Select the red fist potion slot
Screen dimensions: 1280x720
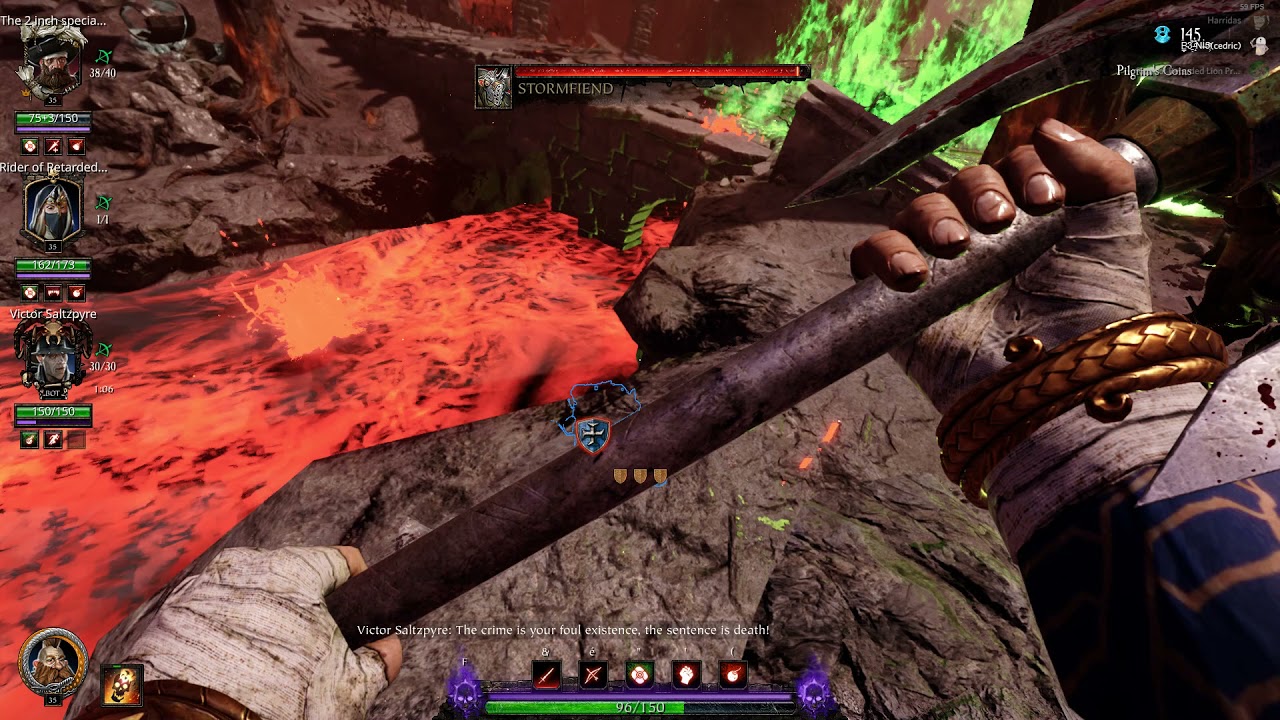point(687,676)
